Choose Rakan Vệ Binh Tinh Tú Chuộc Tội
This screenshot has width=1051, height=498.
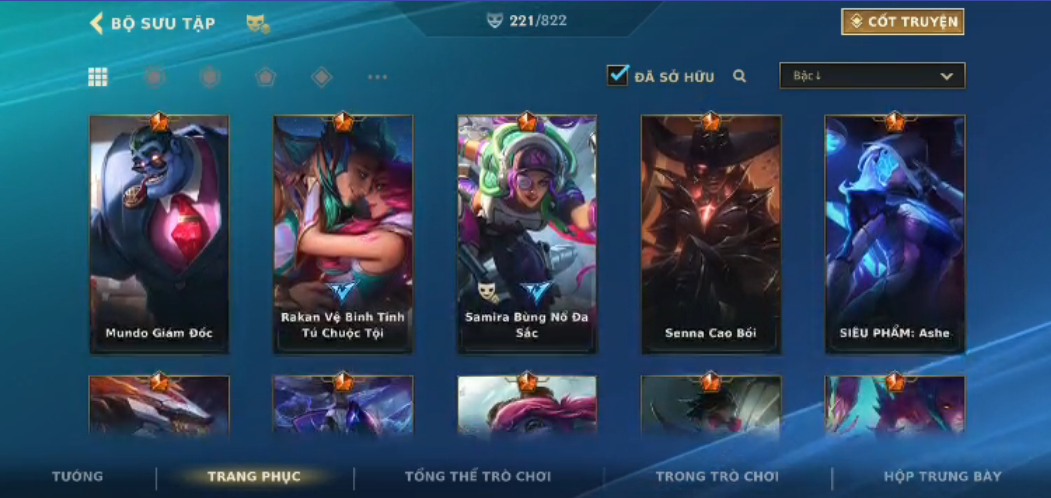click(x=343, y=234)
